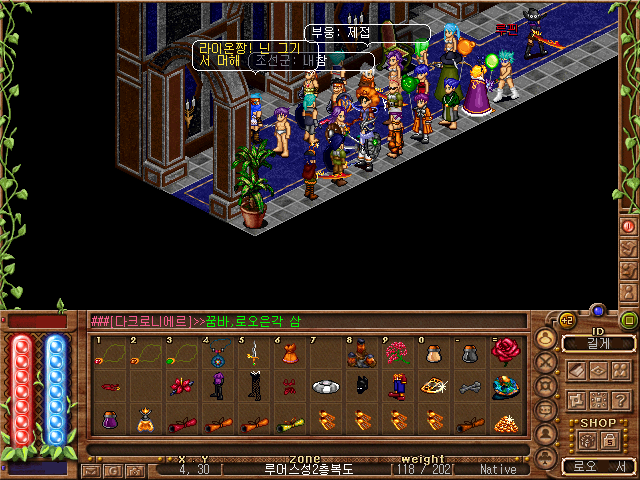
Task: Pick the dagger in hotbar slot 5
Action: [254, 353]
